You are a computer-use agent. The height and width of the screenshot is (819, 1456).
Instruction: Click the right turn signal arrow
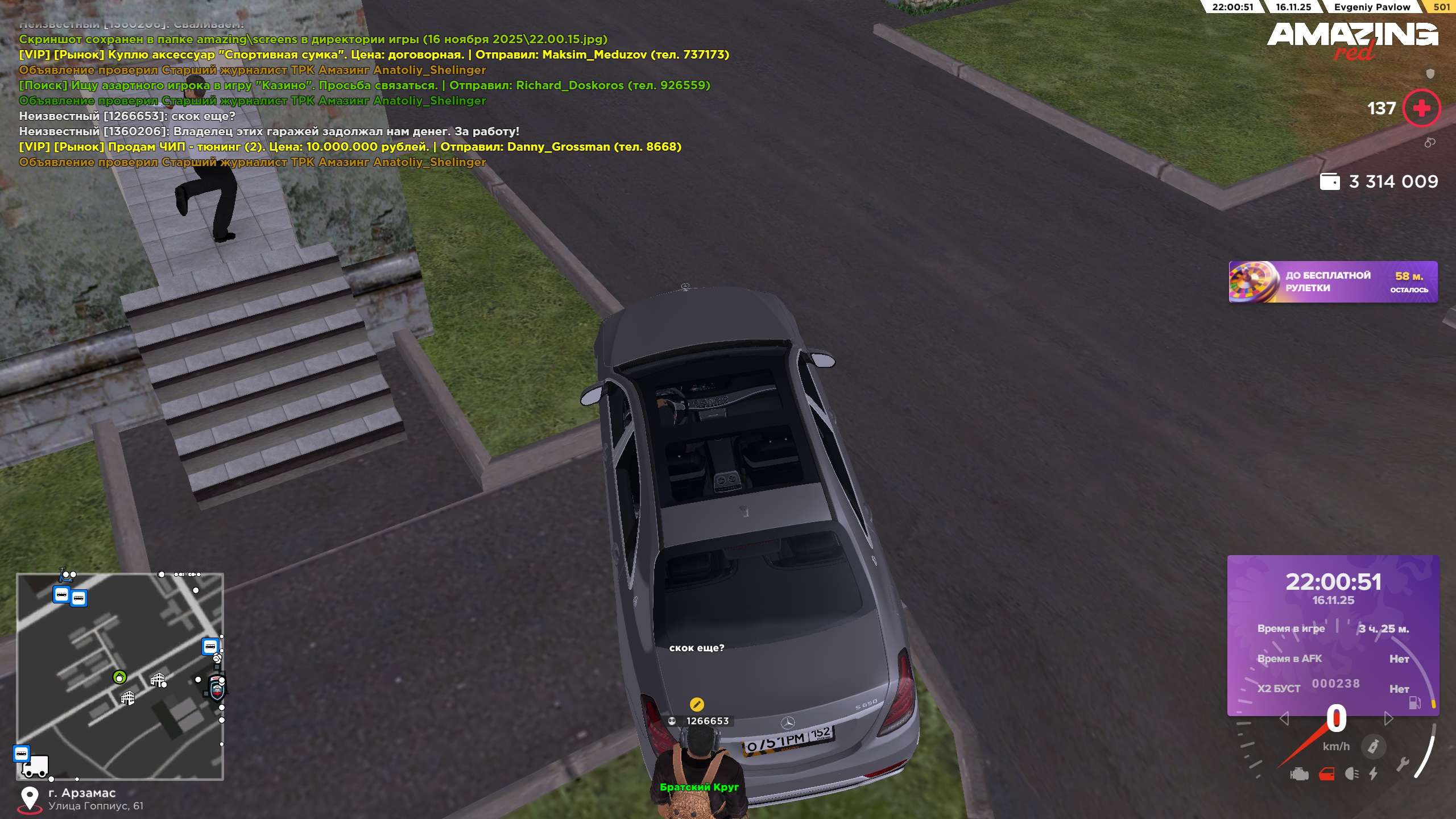tap(1388, 719)
